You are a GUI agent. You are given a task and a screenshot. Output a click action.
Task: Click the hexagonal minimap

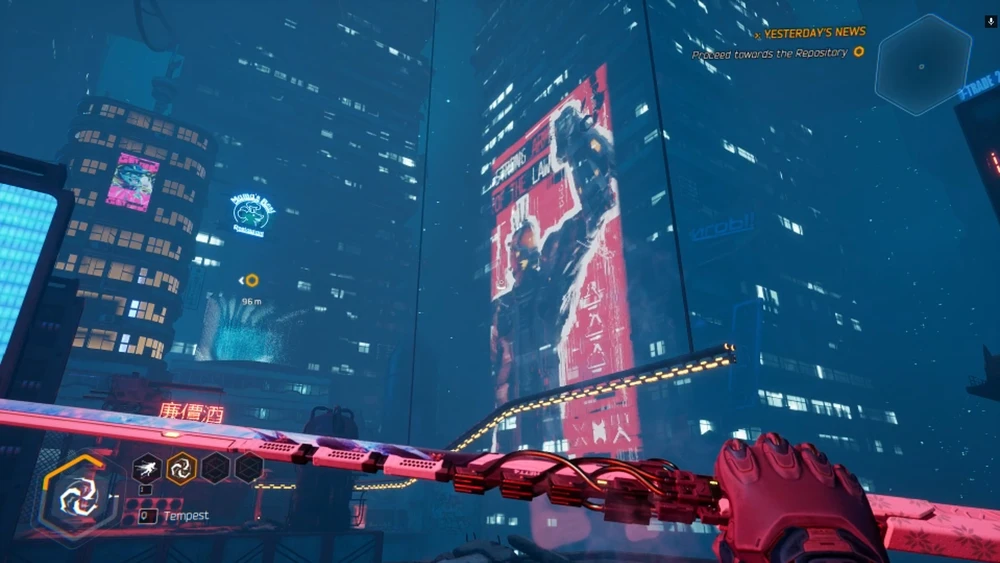[x=922, y=63]
